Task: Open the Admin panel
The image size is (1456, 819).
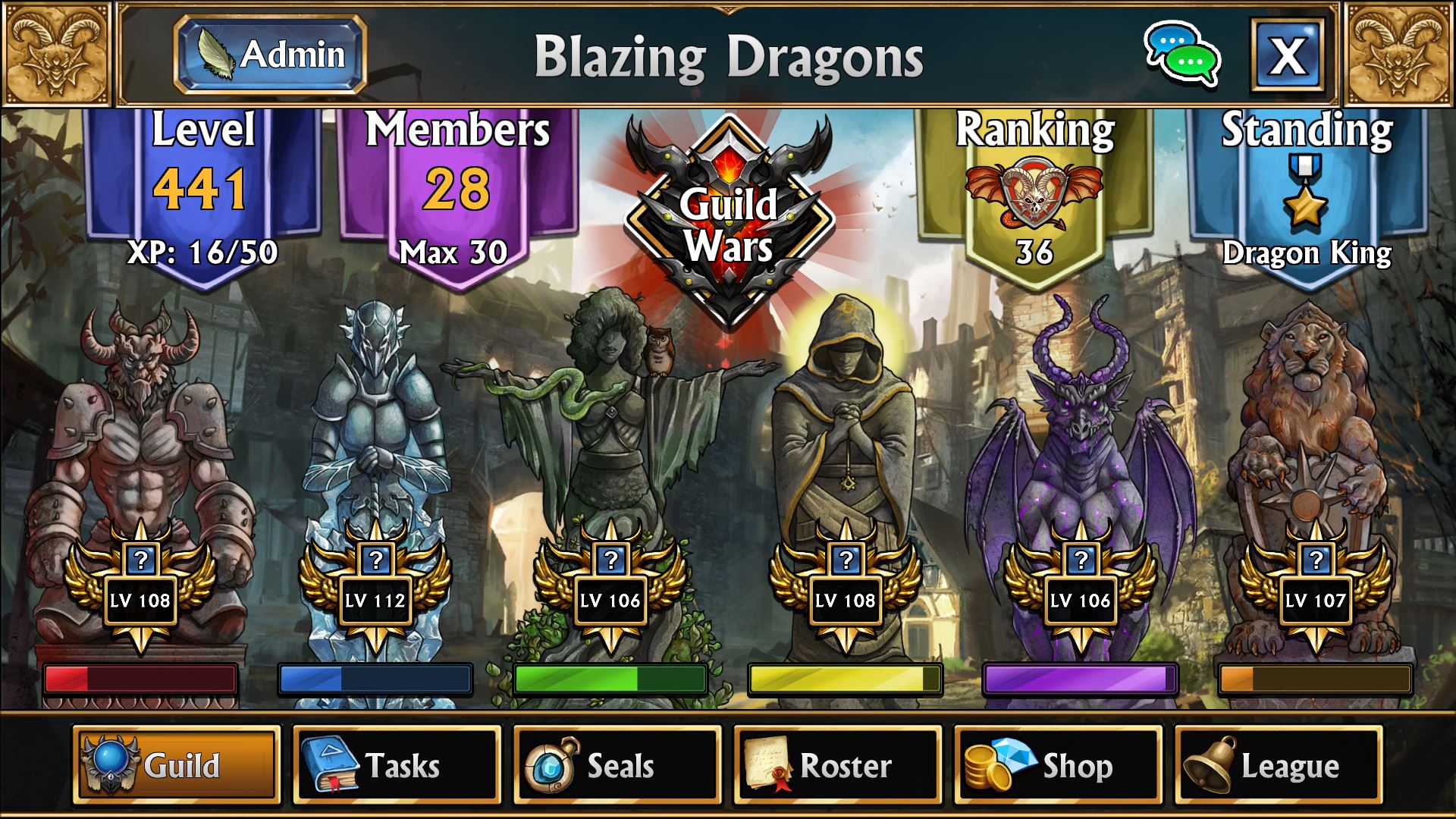Action: 271,55
